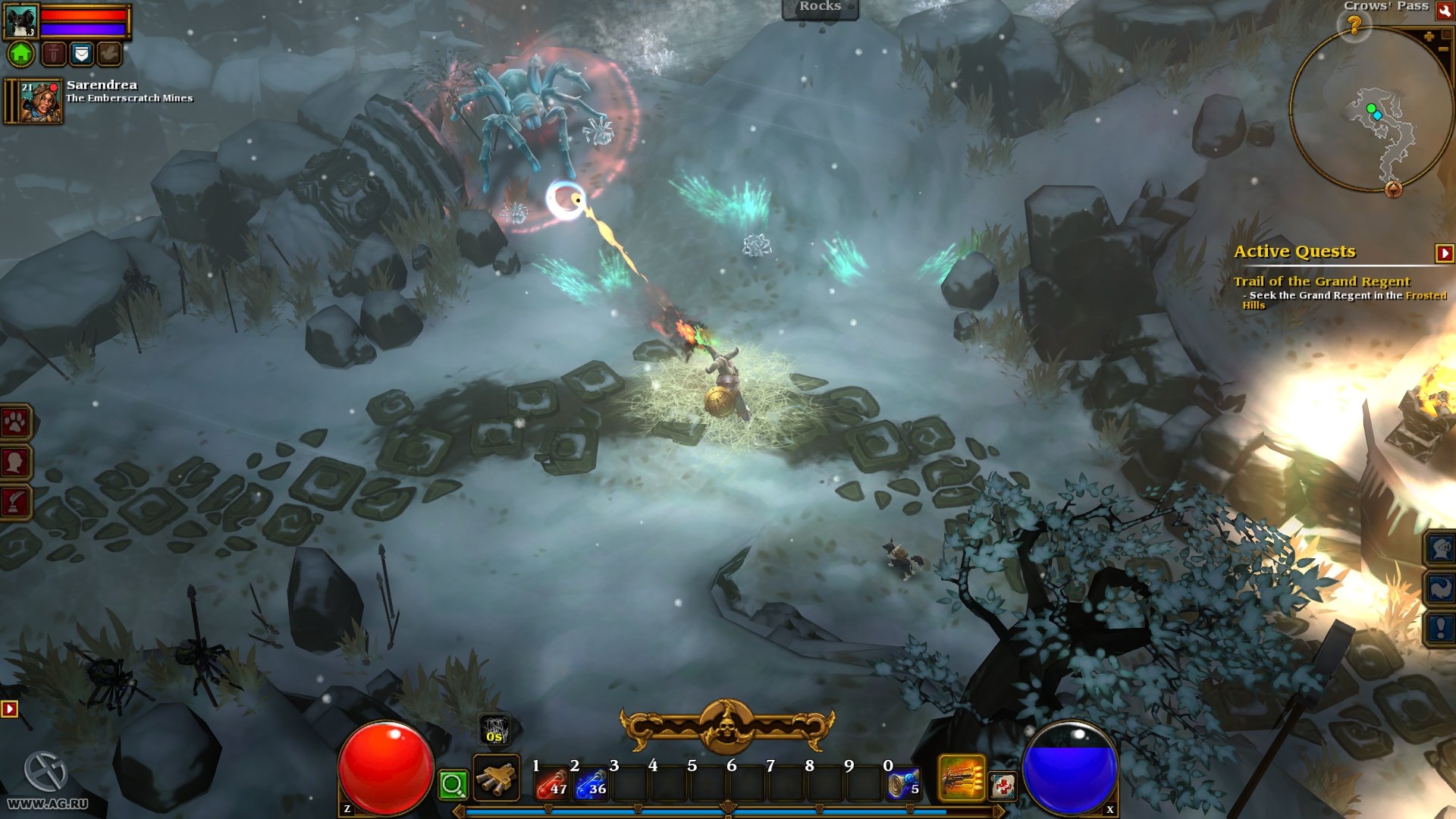Open the blue envelope messages icon
Viewport: 1456px width, 819px height.
pos(81,54)
